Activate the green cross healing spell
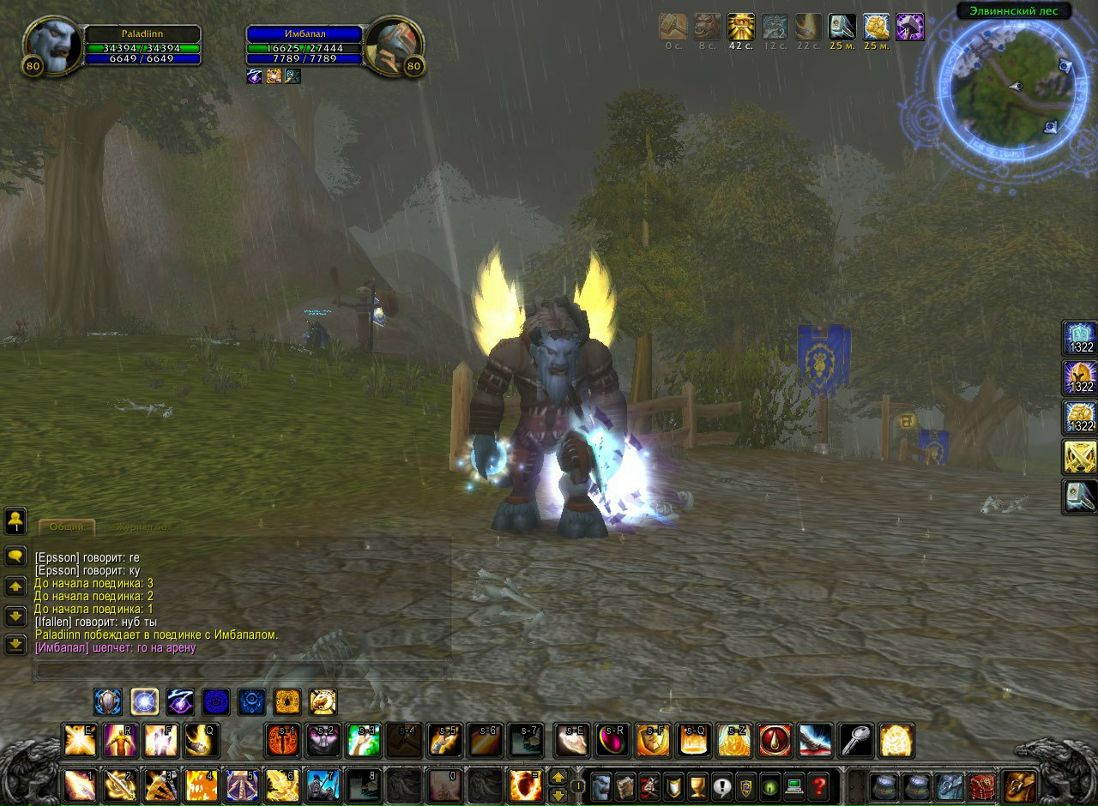This screenshot has width=1098, height=806. click(363, 740)
